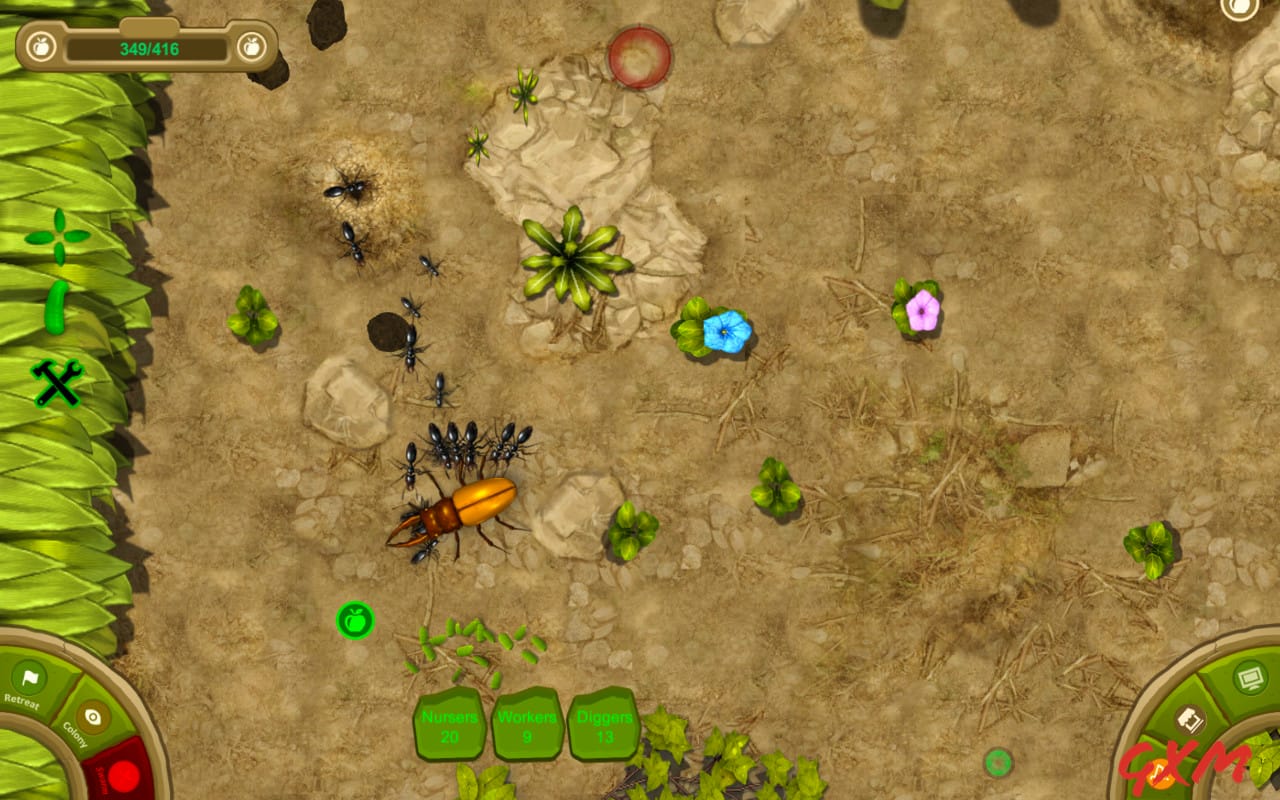Expand the Workers caste panel
The height and width of the screenshot is (800, 1280).
tap(527, 725)
